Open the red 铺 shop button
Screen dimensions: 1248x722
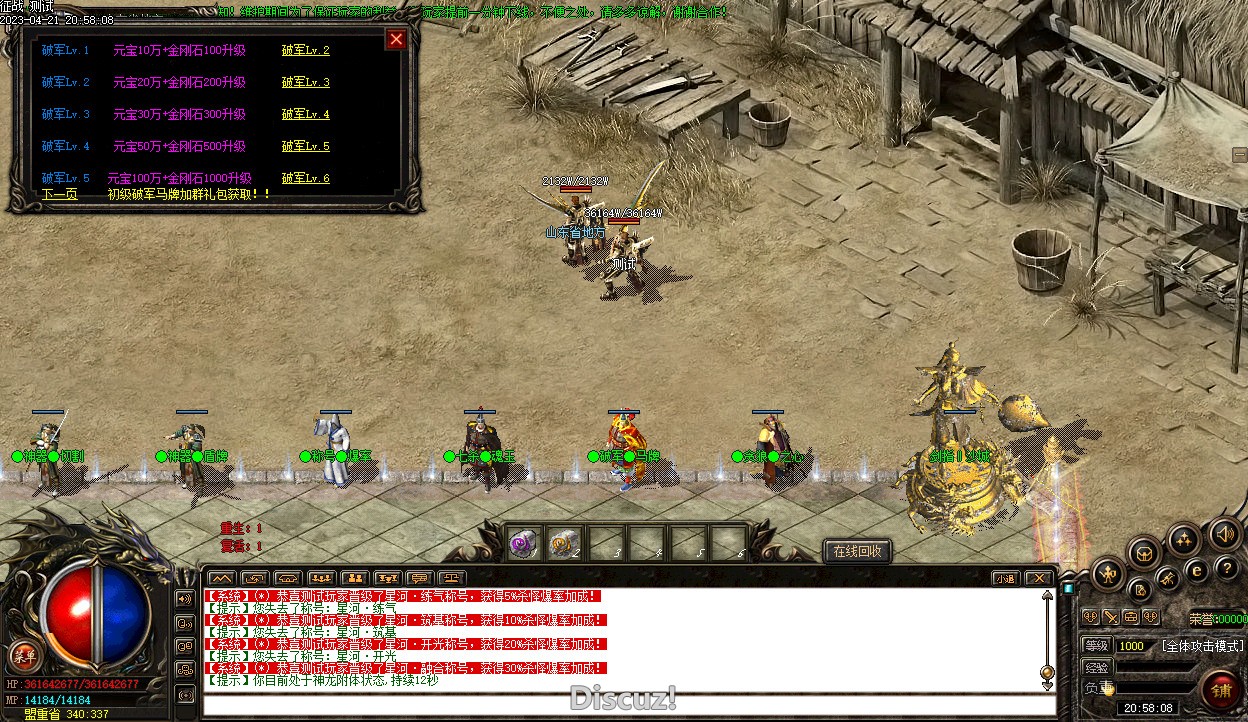pyautogui.click(x=1221, y=690)
